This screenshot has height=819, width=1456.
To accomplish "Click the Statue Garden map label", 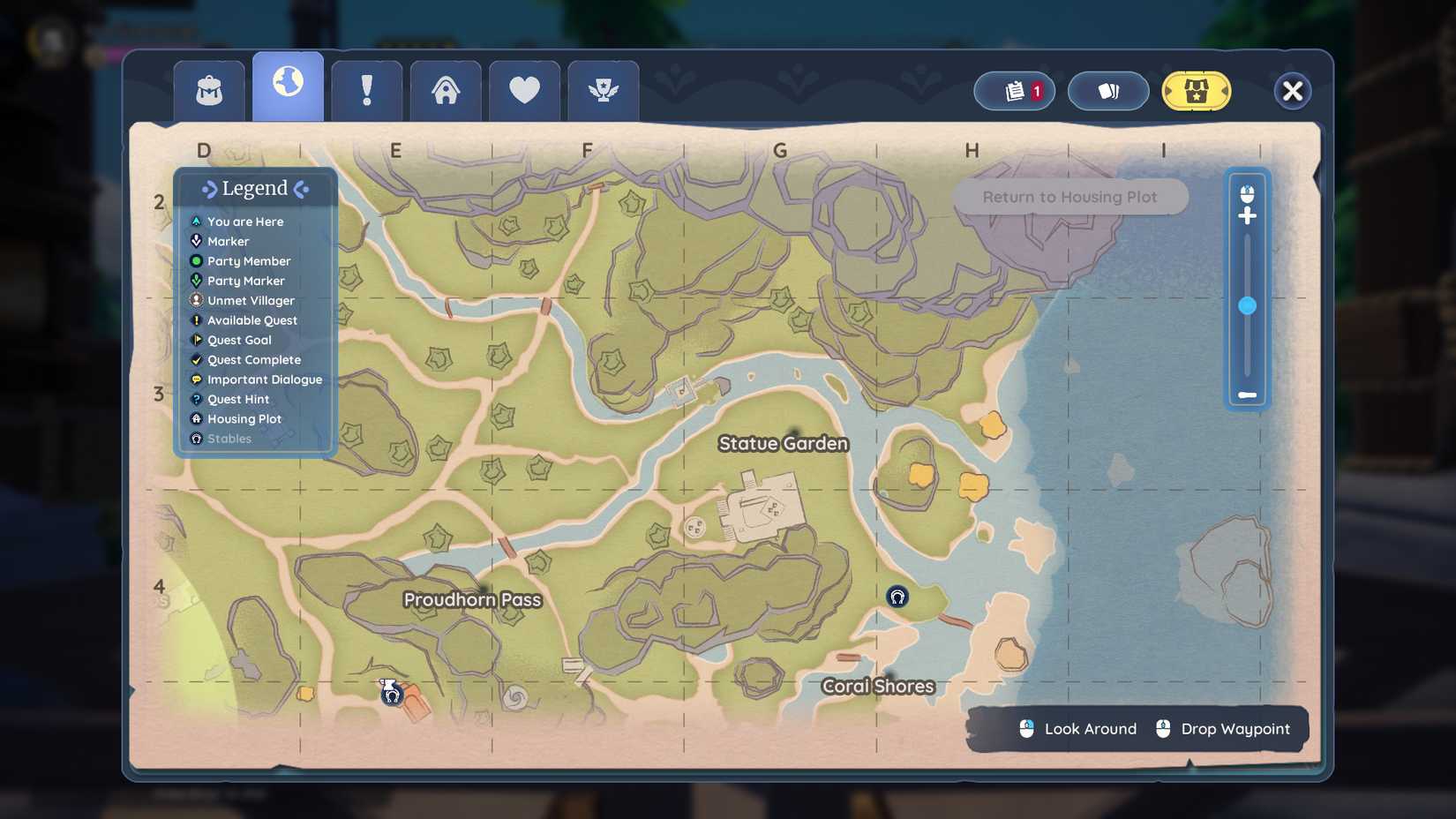I will [x=782, y=444].
